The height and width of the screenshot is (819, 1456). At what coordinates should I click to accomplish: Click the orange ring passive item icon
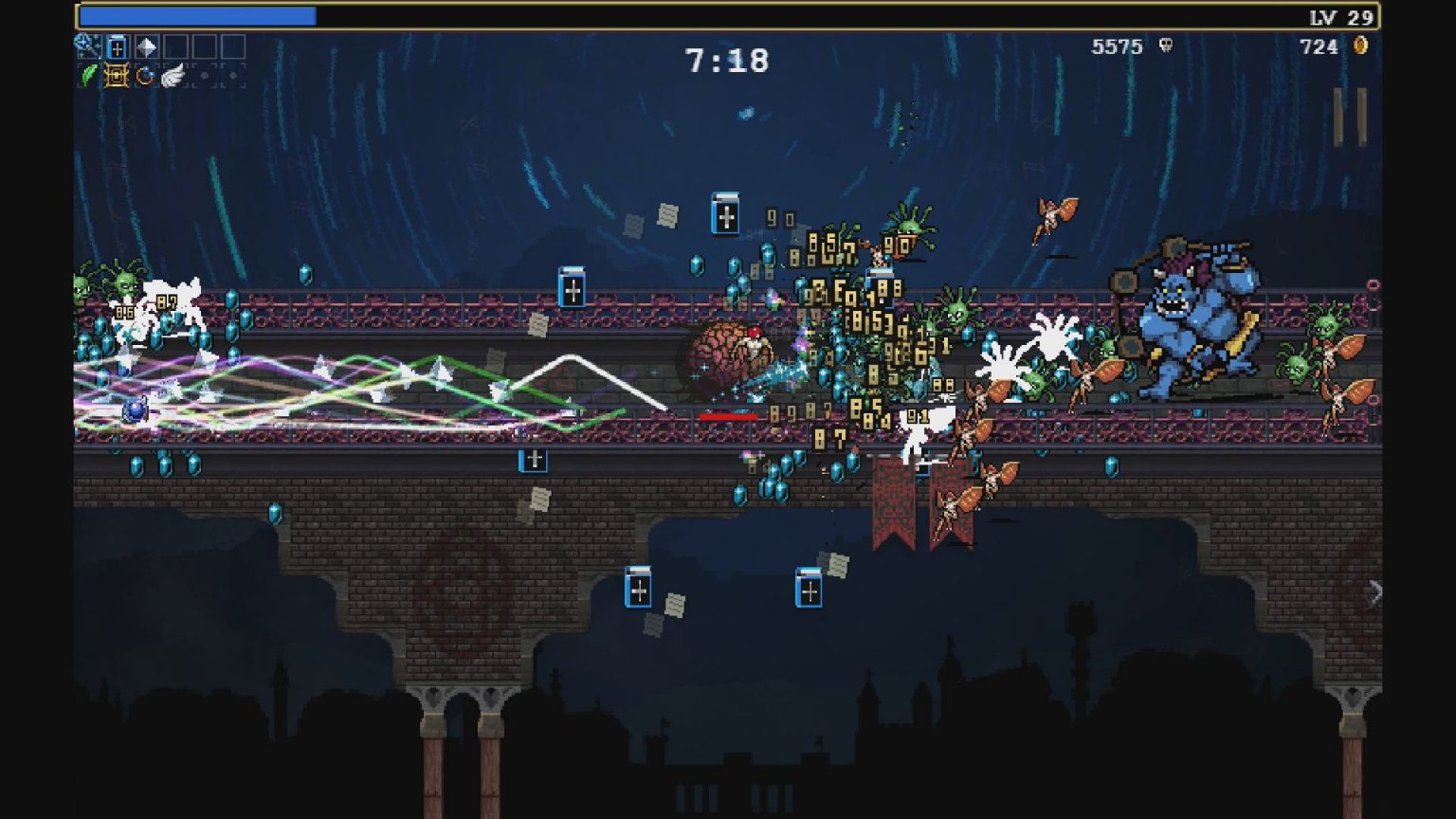pyautogui.click(x=144, y=75)
